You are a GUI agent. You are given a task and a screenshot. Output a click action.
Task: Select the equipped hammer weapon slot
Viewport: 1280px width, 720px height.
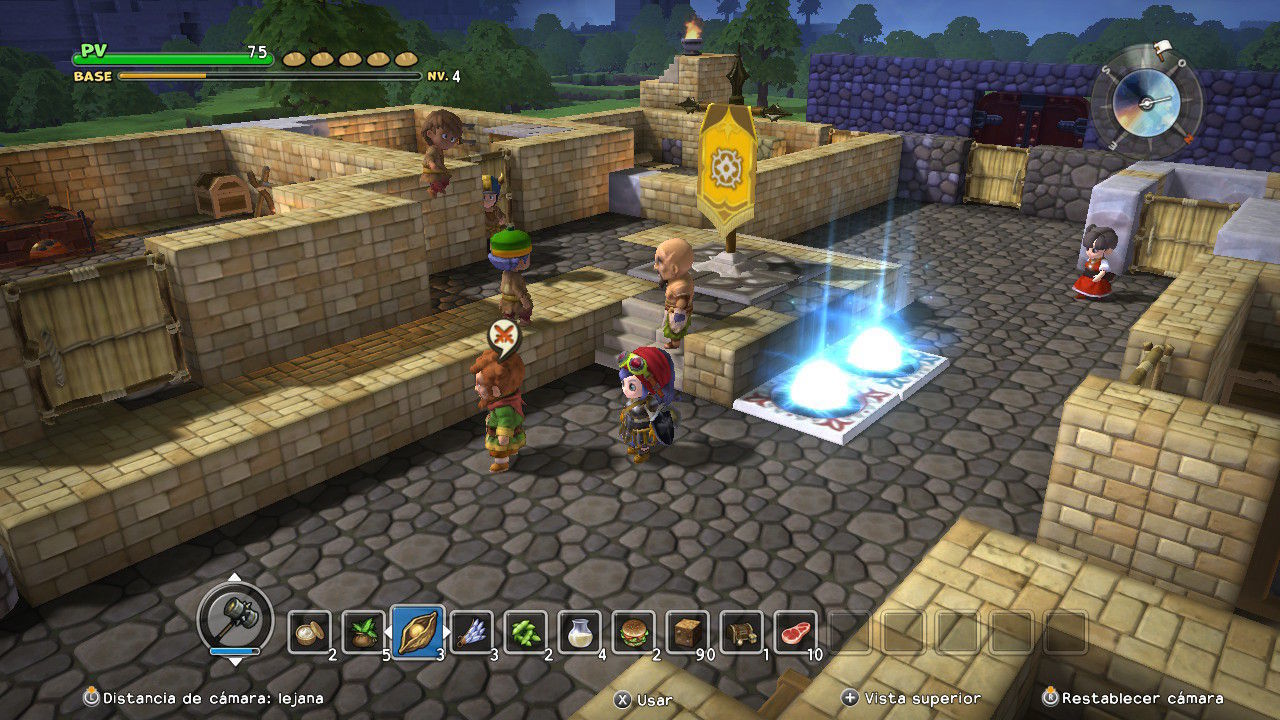click(234, 618)
